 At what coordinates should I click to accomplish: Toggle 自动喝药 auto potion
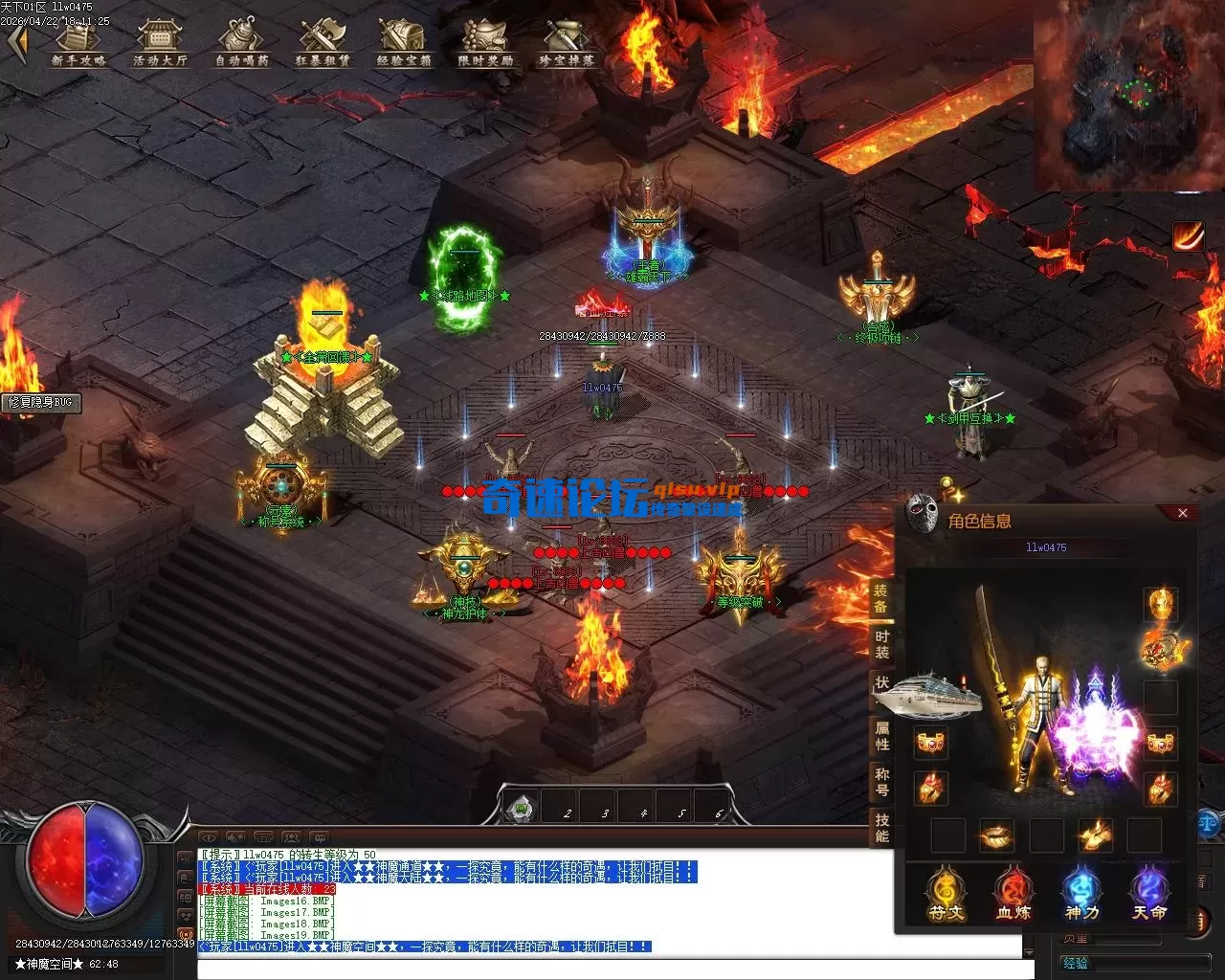[x=241, y=42]
